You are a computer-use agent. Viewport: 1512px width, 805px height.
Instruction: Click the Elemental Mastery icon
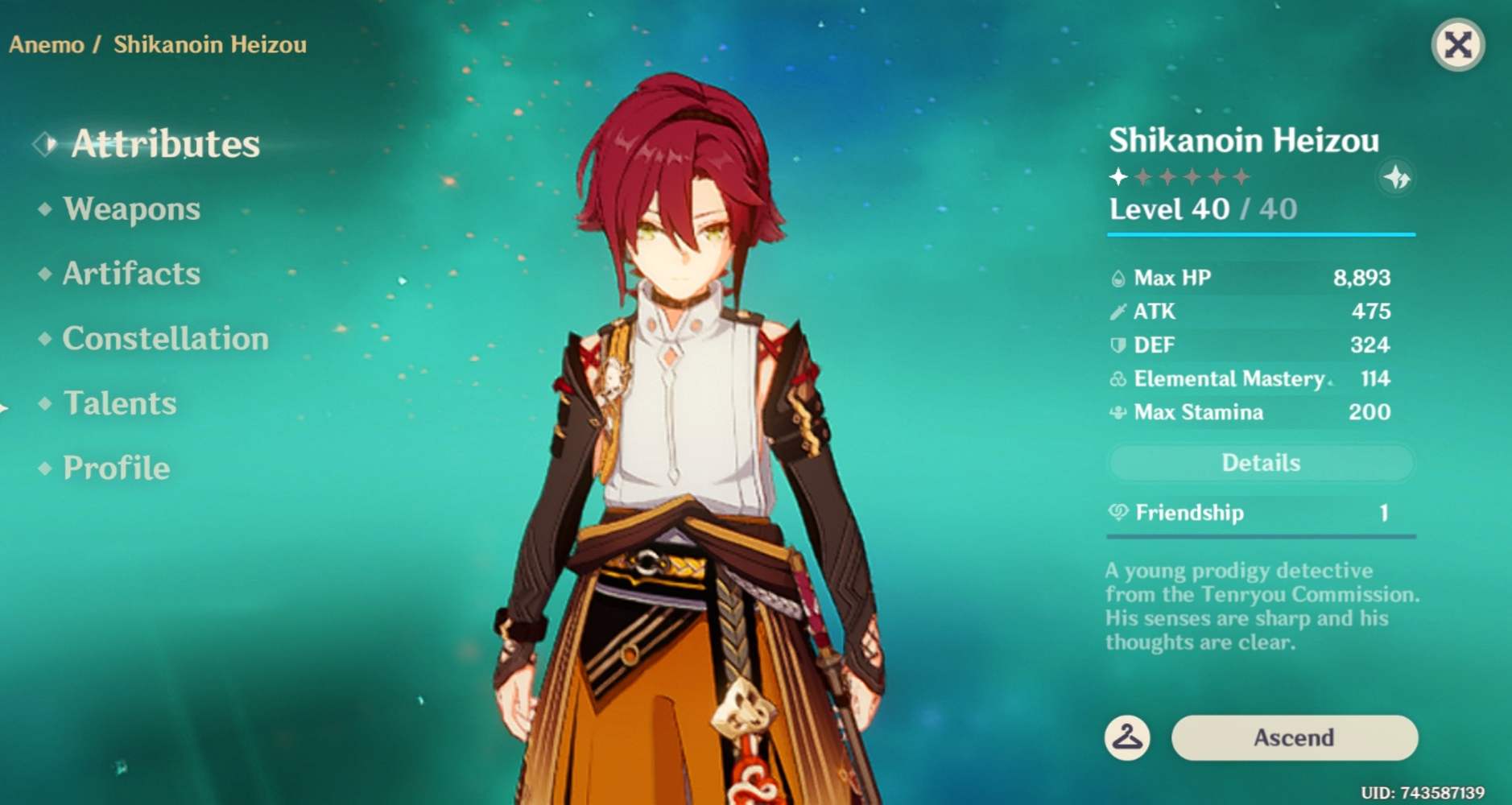coord(1118,378)
